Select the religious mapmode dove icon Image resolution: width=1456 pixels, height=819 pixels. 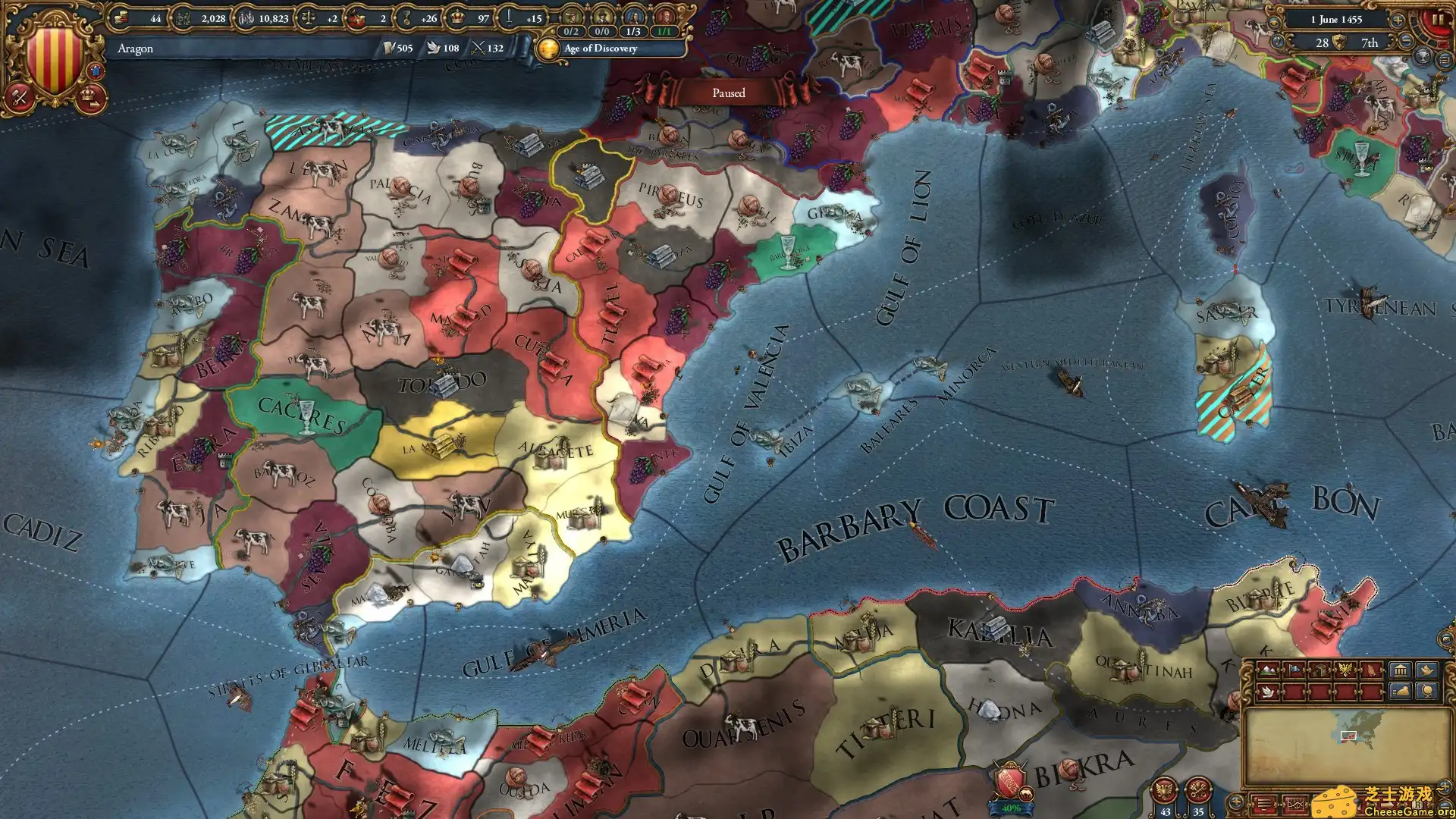point(1268,692)
